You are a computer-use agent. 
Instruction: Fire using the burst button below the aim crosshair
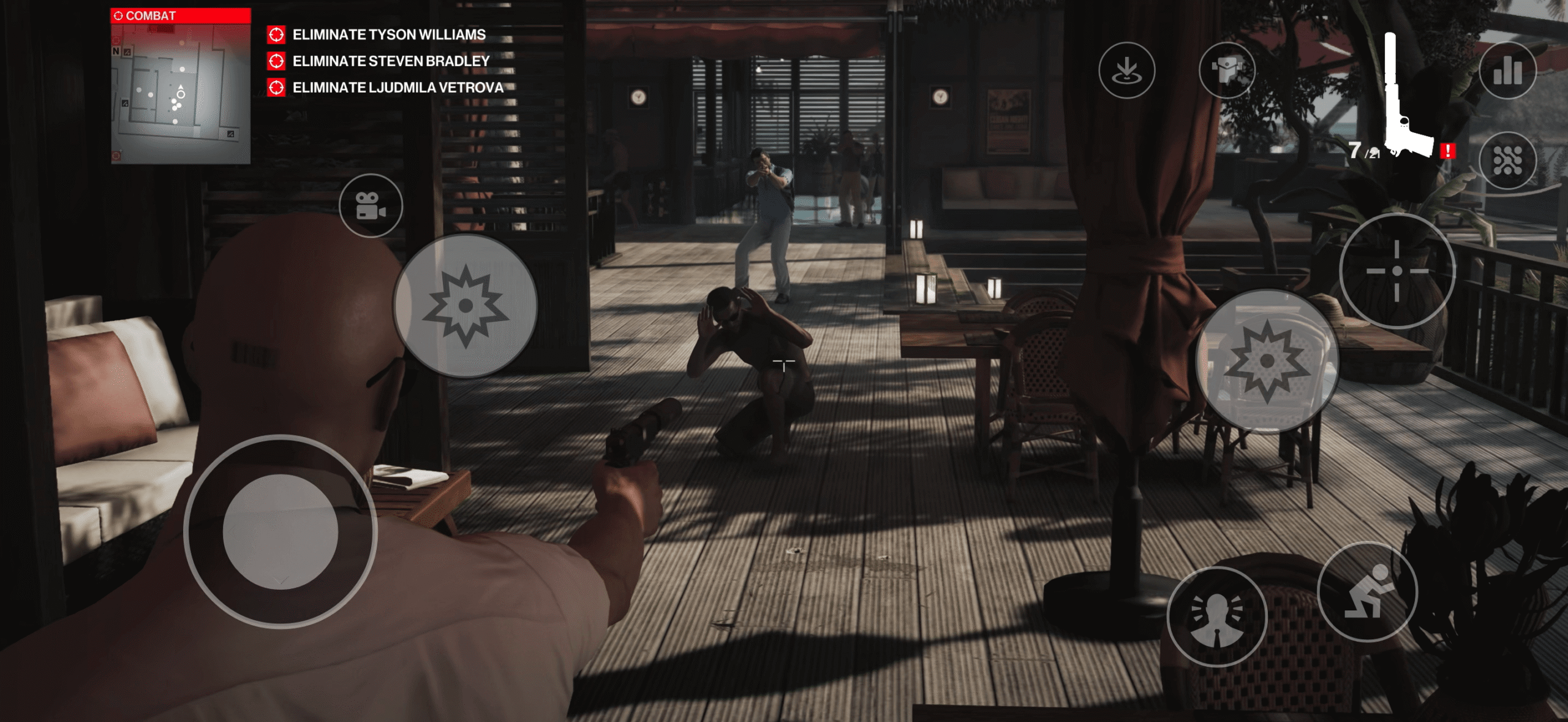coord(1267,362)
